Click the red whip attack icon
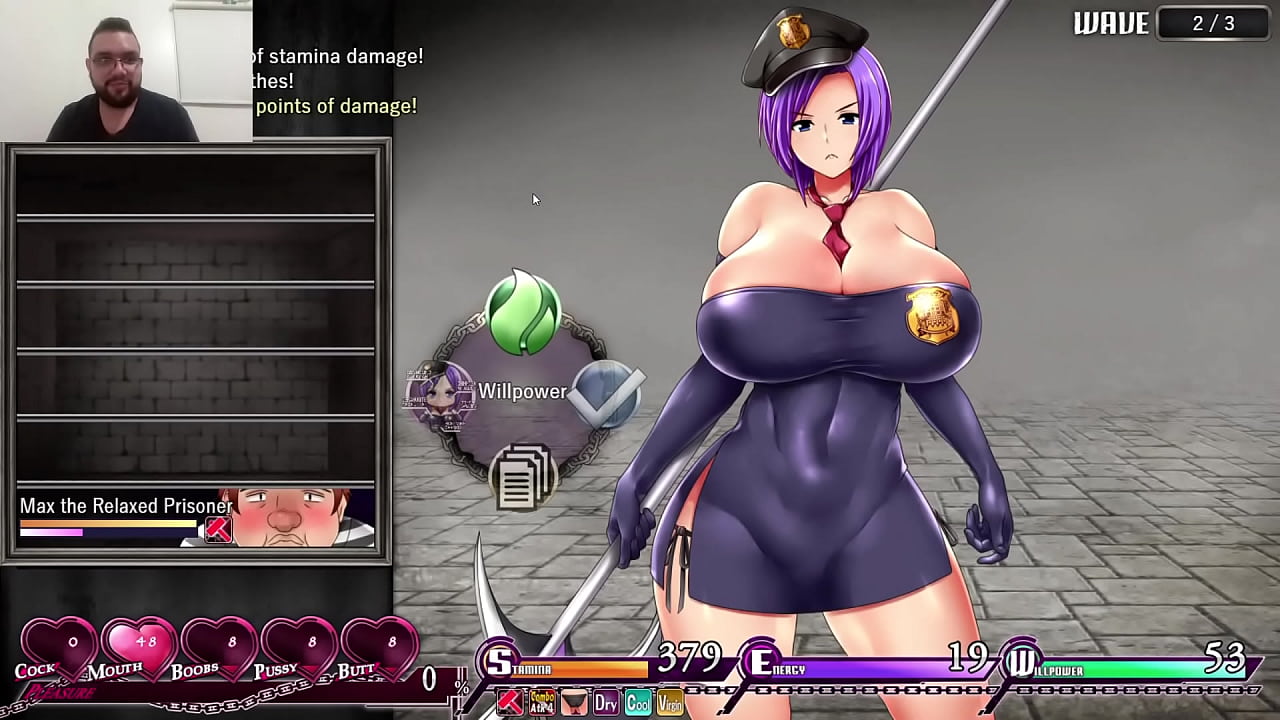1280x720 pixels. [509, 700]
